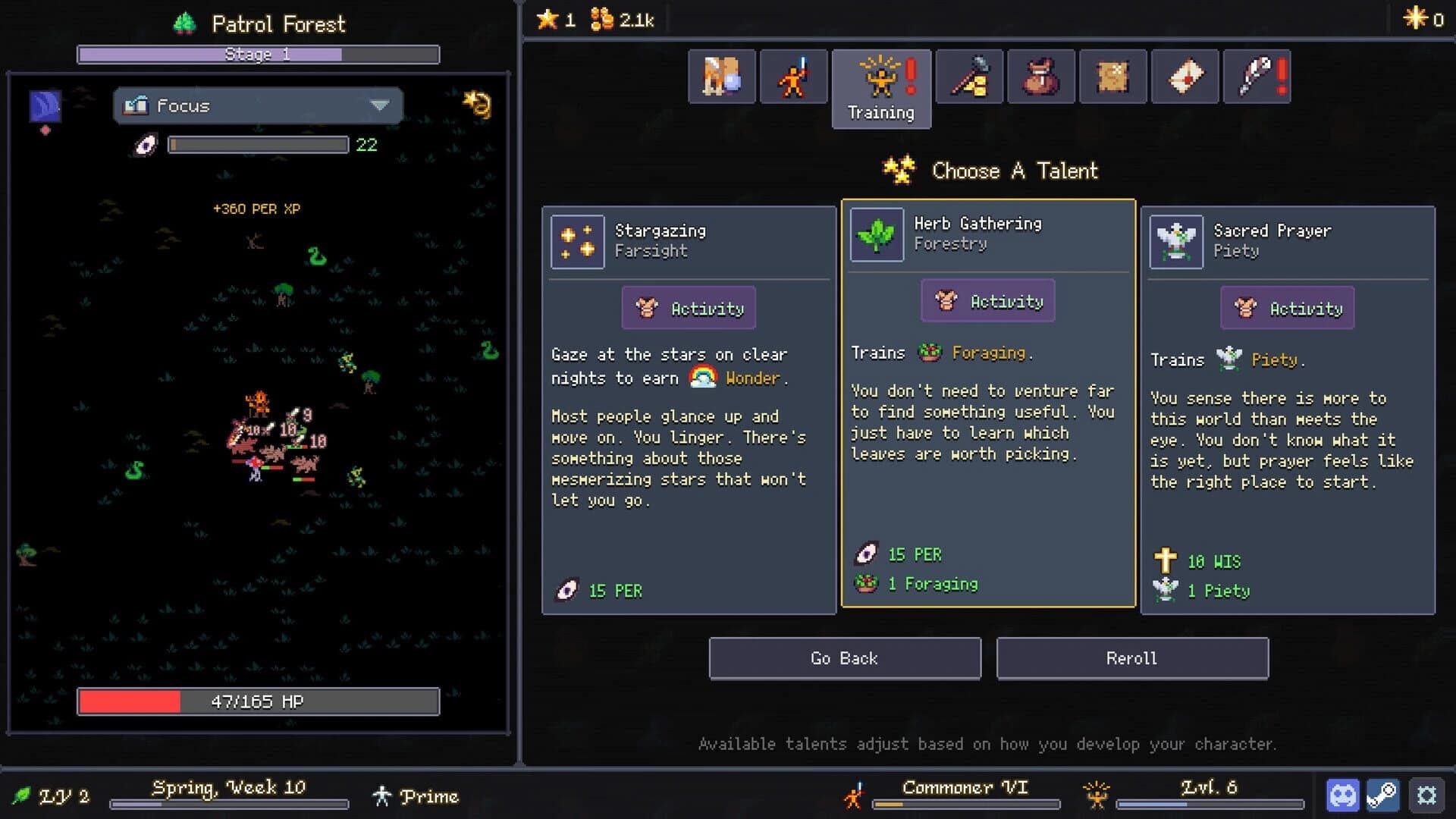Click the Stargazing stars icon
Screen dimensions: 1456x819
pos(577,241)
